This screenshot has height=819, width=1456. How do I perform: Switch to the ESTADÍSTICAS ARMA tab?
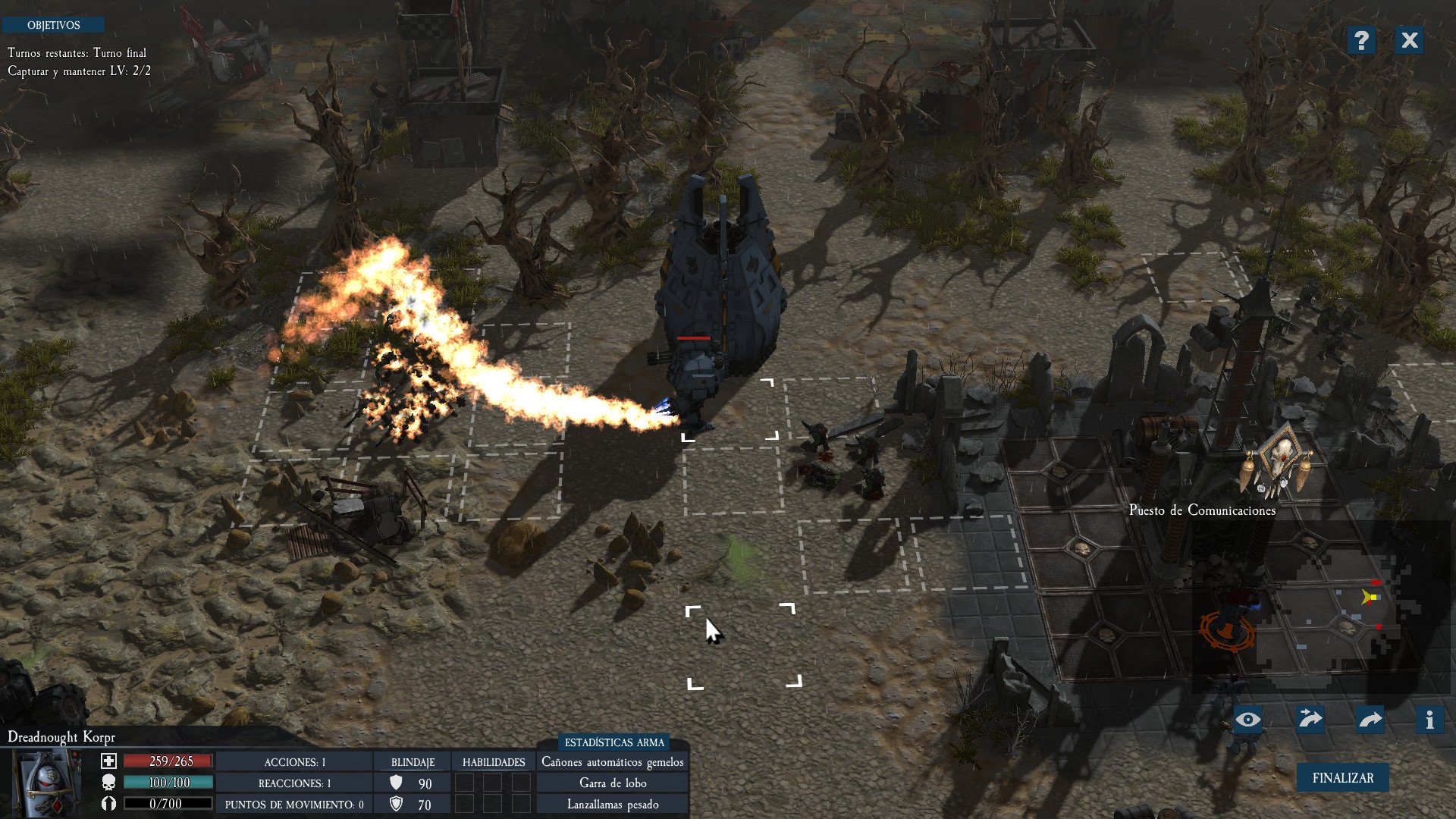click(x=616, y=743)
